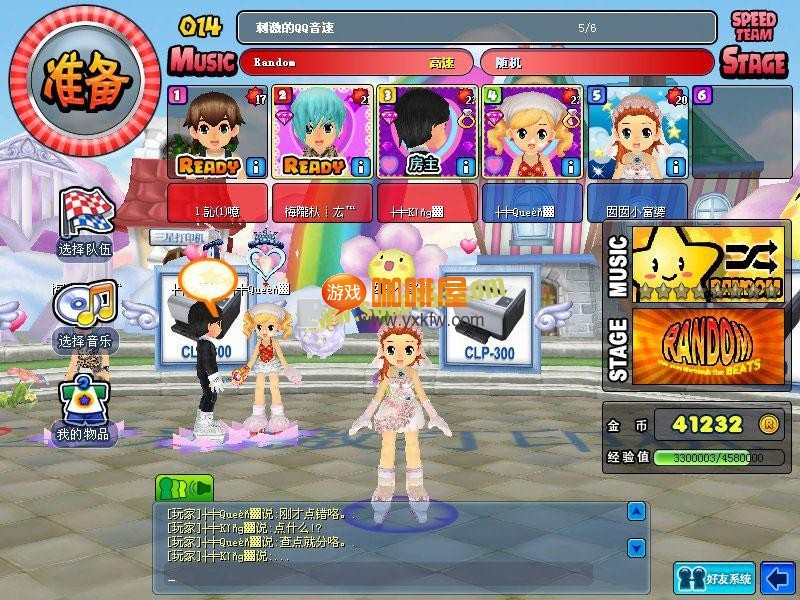Toggle the green chat channel tab
Screen dimensions: 800x600
[x=184, y=488]
